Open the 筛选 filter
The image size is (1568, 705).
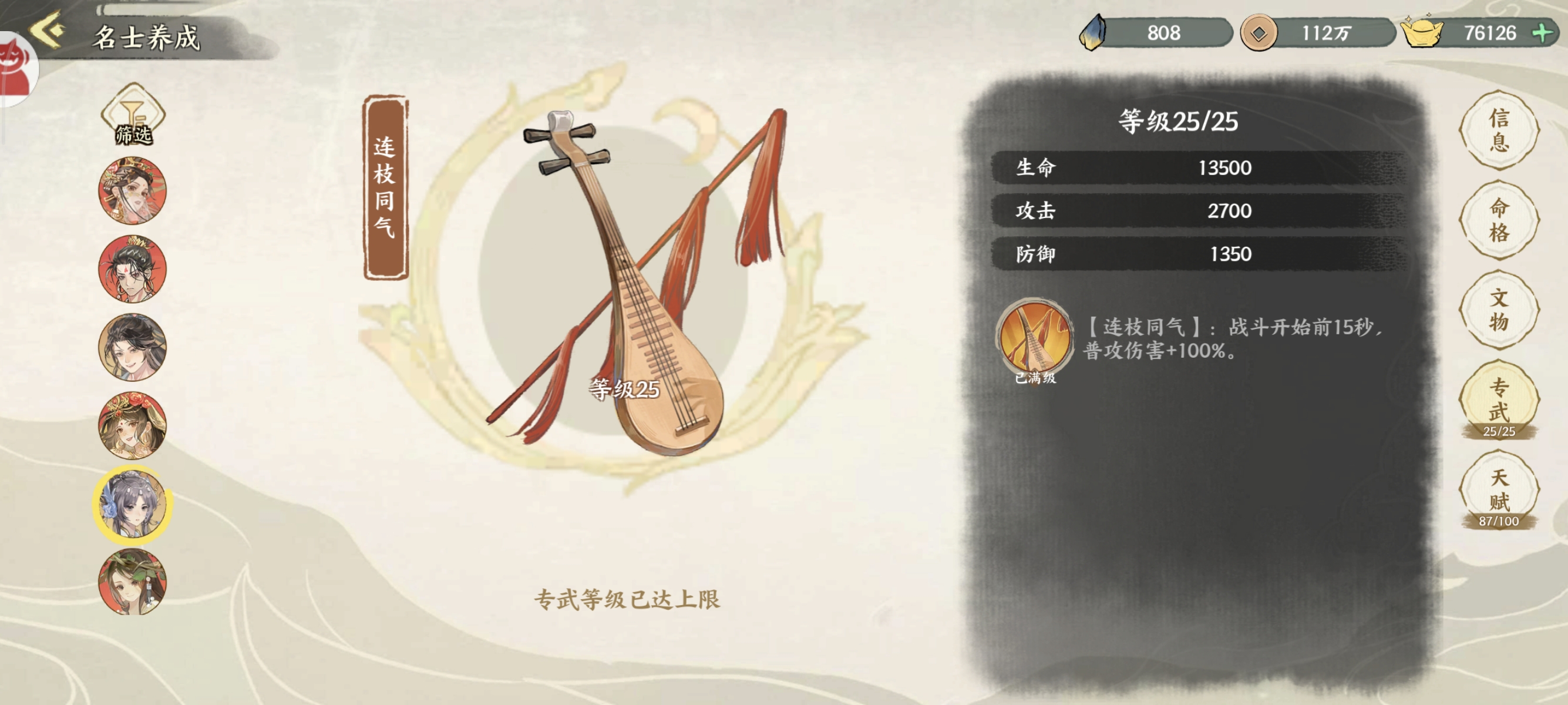pyautogui.click(x=133, y=116)
